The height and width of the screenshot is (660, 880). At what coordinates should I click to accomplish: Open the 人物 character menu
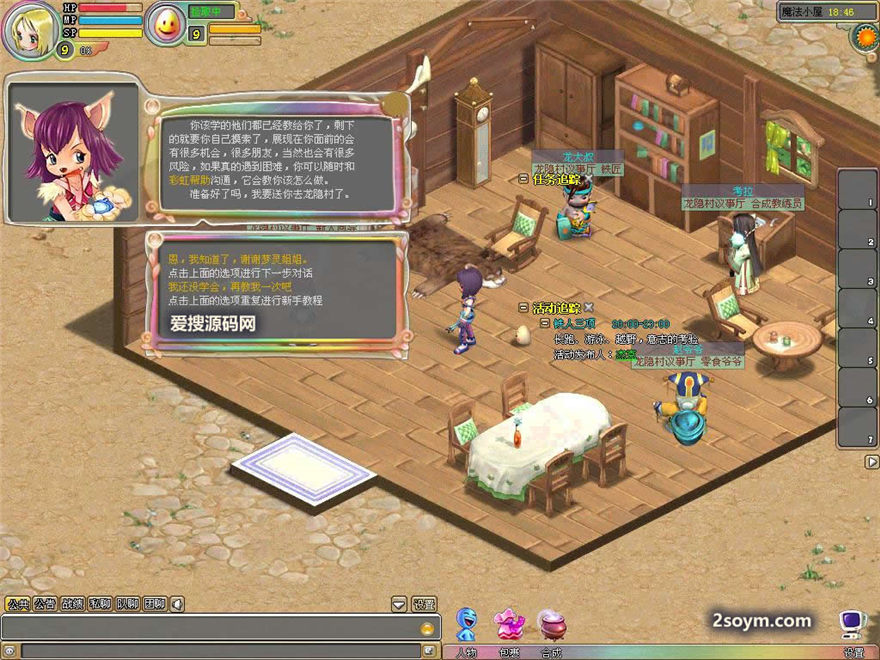(466, 628)
